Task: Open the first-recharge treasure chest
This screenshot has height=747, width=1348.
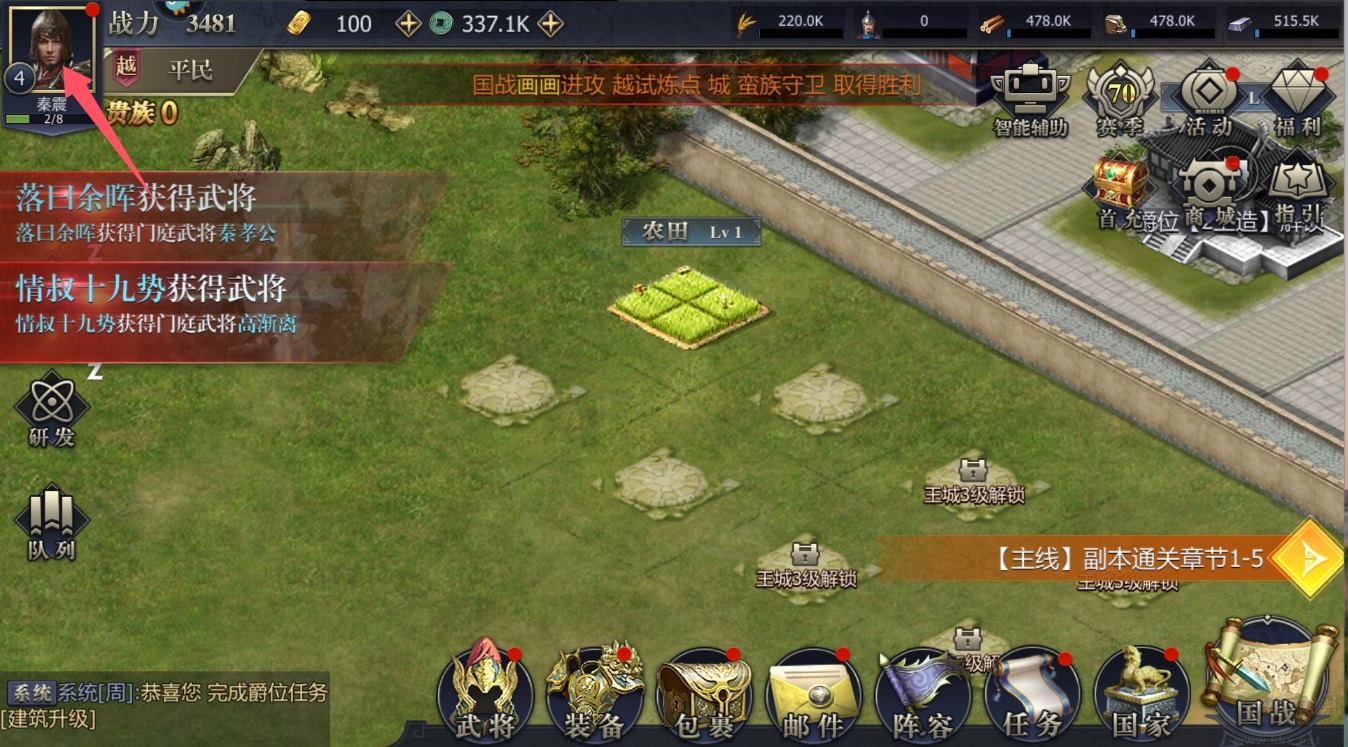Action: click(x=1120, y=185)
